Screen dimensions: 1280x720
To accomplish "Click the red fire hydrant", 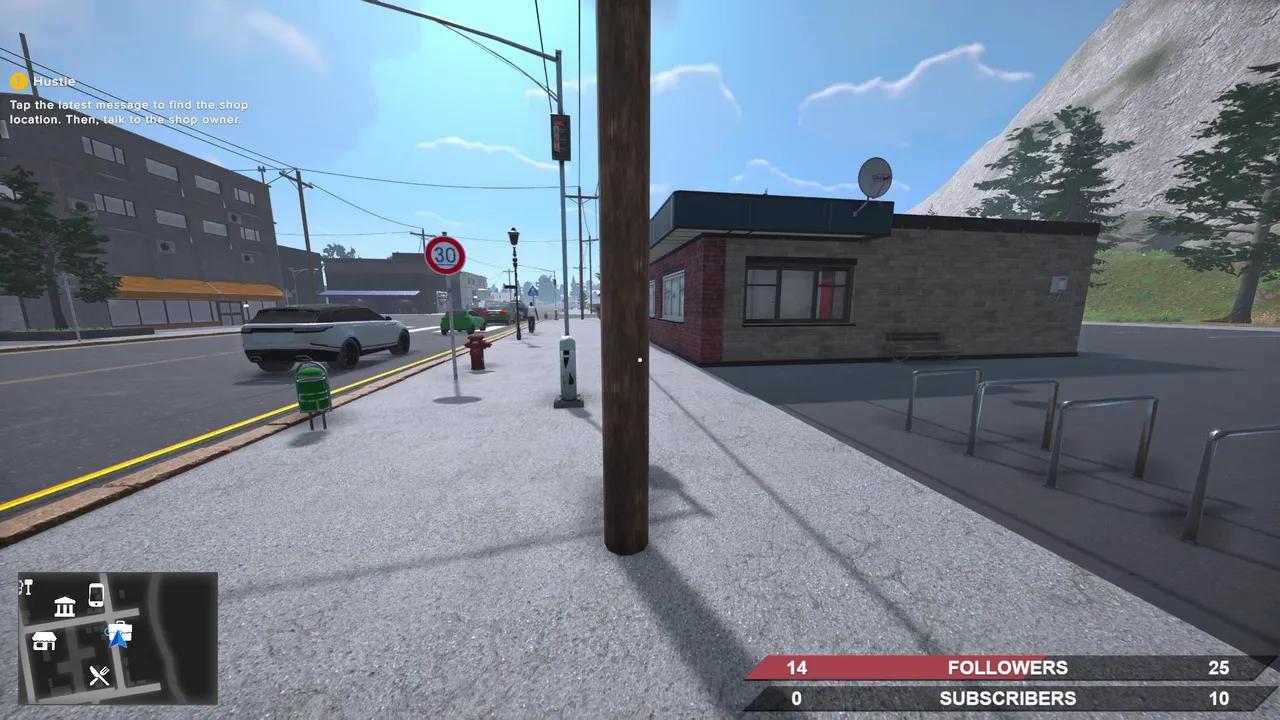I will click(478, 349).
